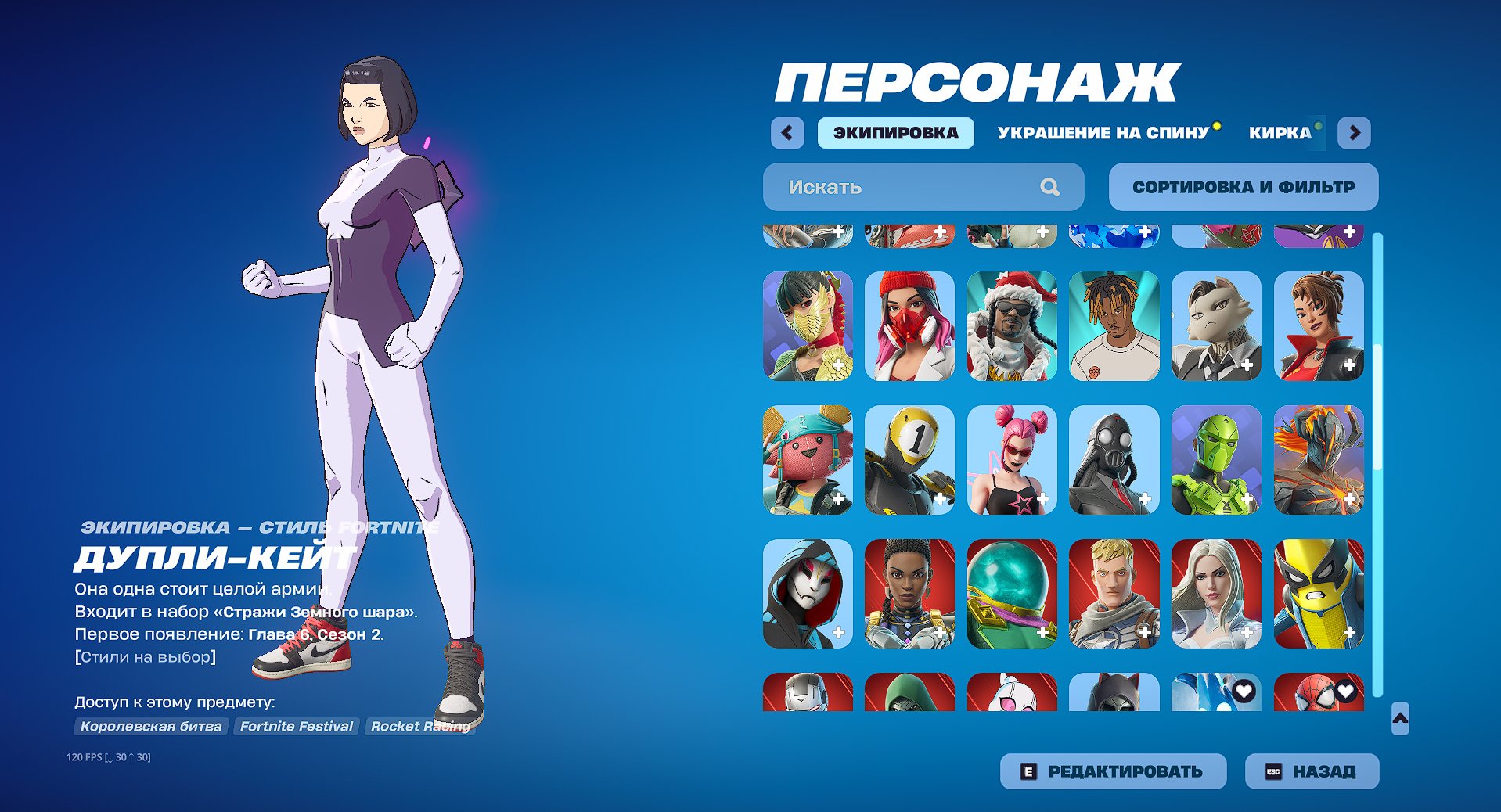
Task: Click the left category navigation arrow
Action: click(787, 132)
